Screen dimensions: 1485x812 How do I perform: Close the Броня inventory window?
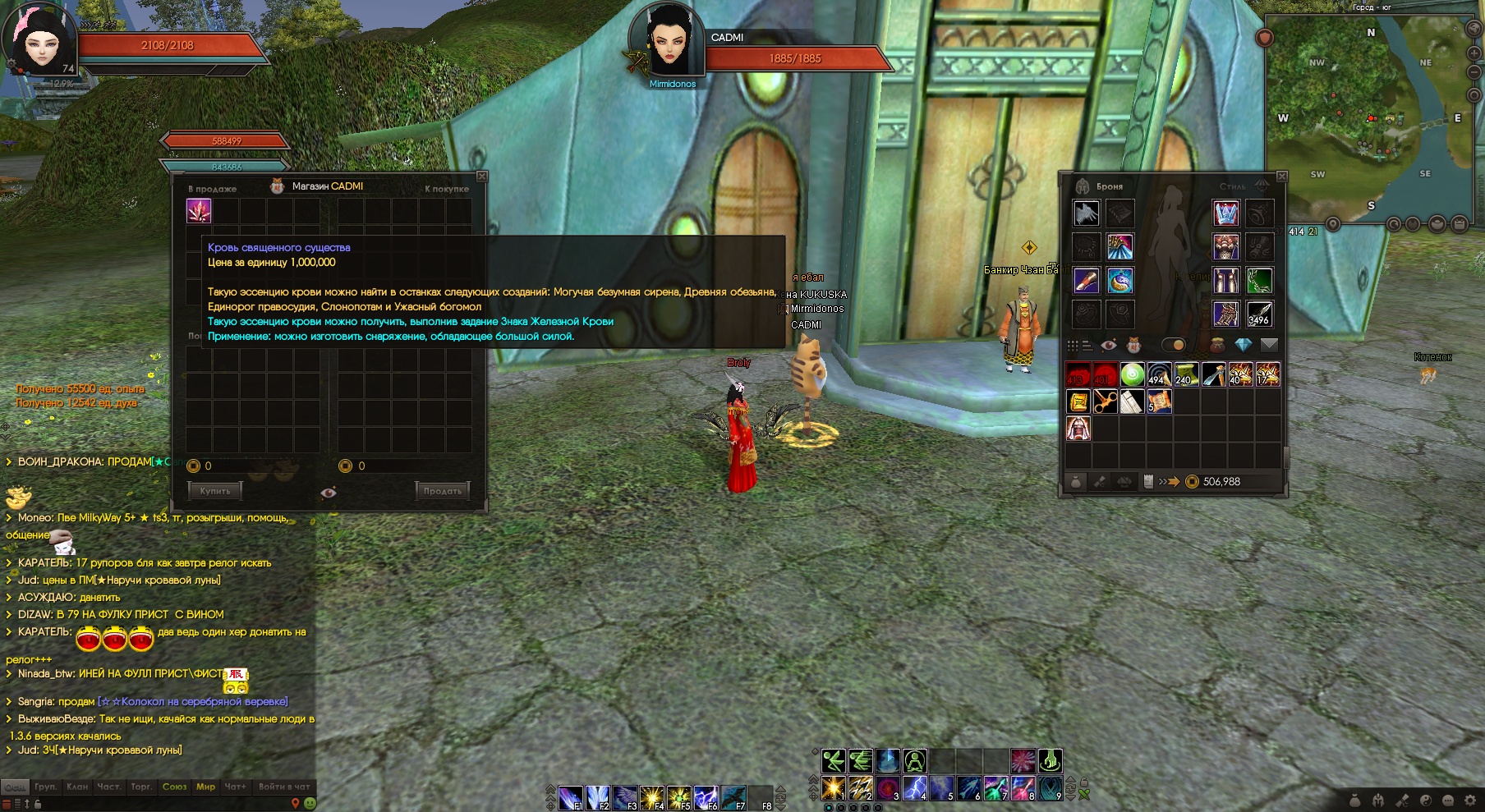(1281, 177)
